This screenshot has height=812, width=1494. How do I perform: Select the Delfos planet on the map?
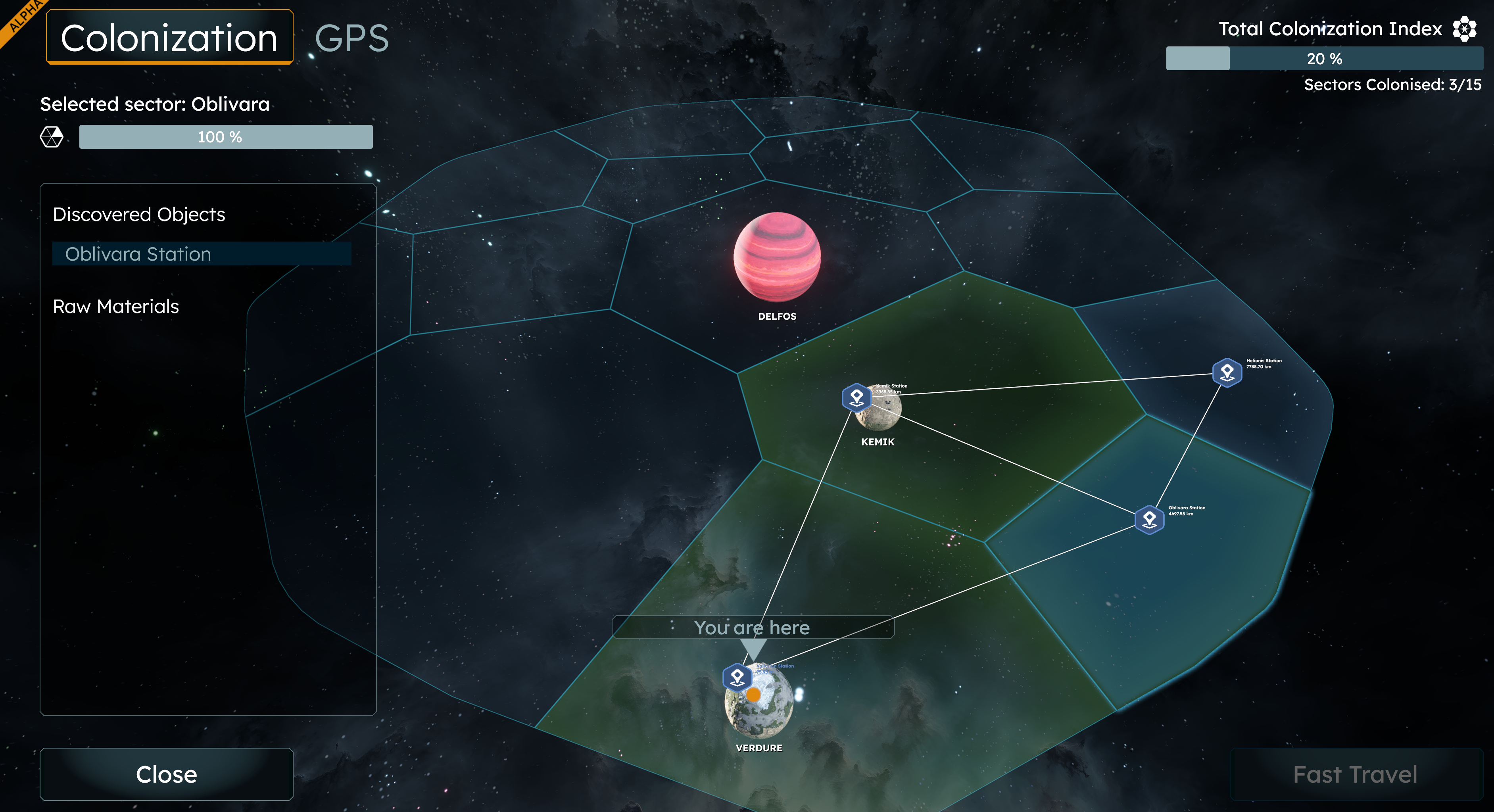(777, 256)
